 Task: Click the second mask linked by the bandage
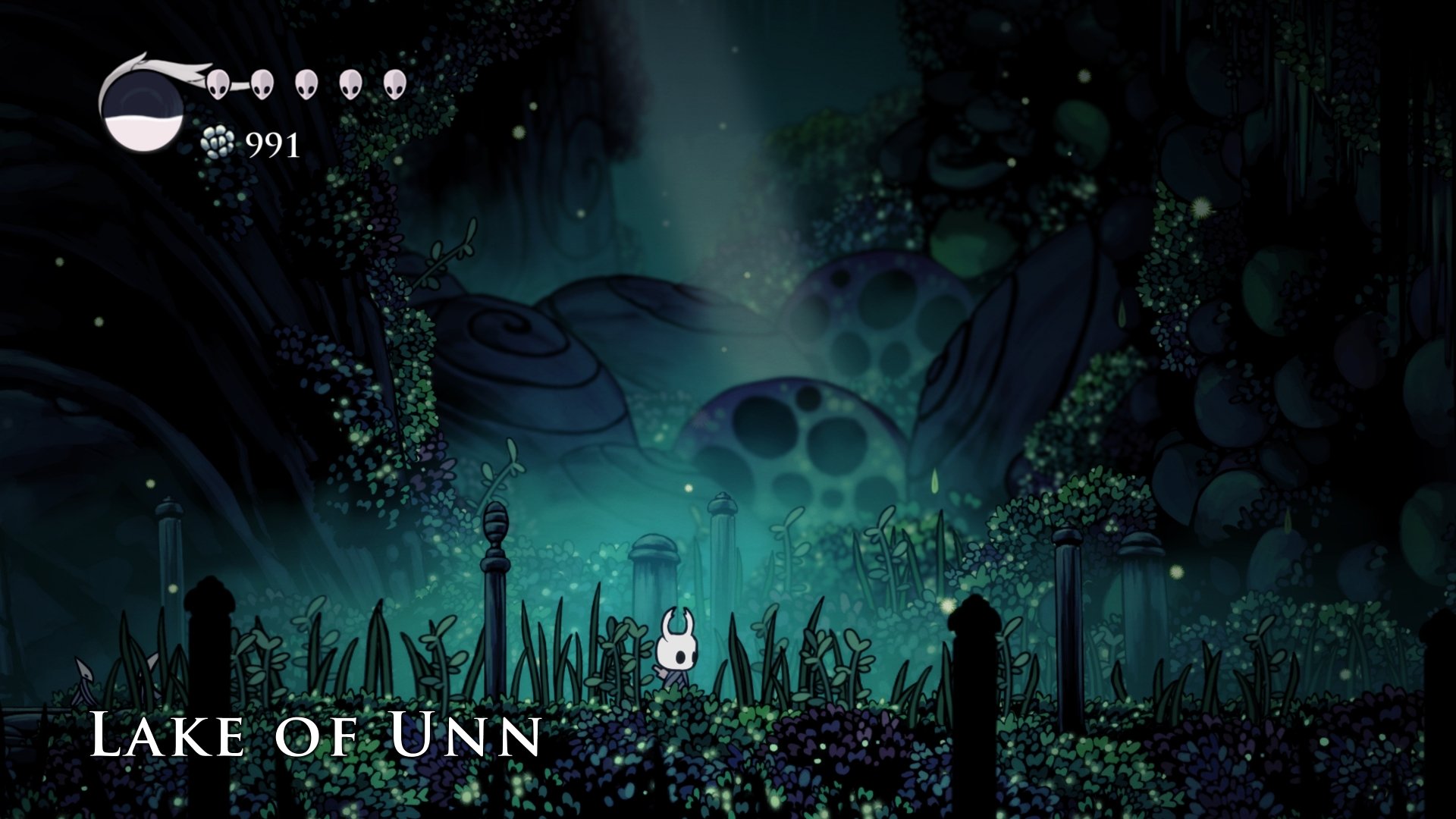click(262, 86)
